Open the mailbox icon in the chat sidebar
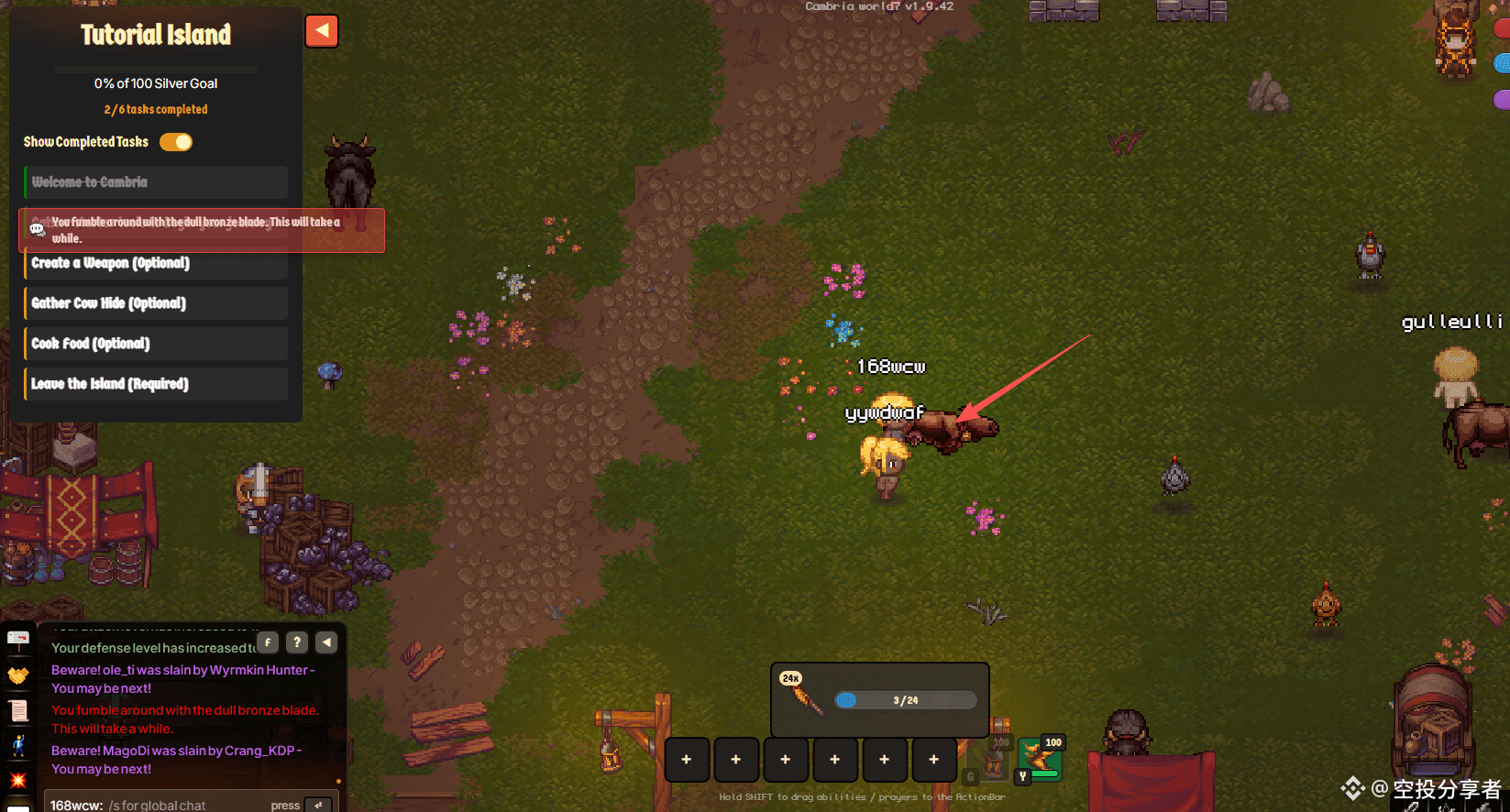Viewport: 1510px width, 812px height. click(18, 639)
